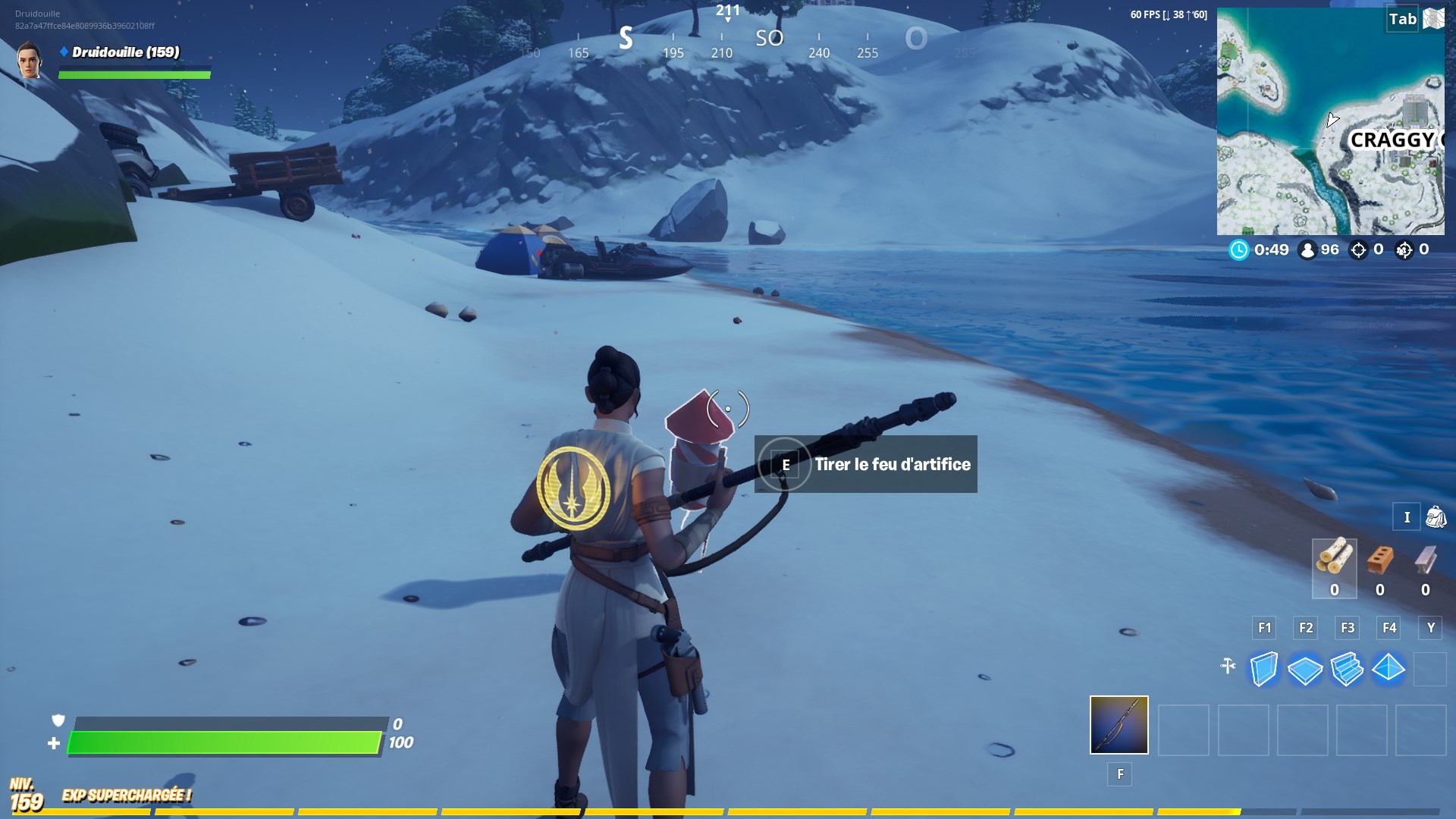Open the minimap showing Craggy Cliffs
Screen dimensions: 1456x819
click(x=1330, y=121)
